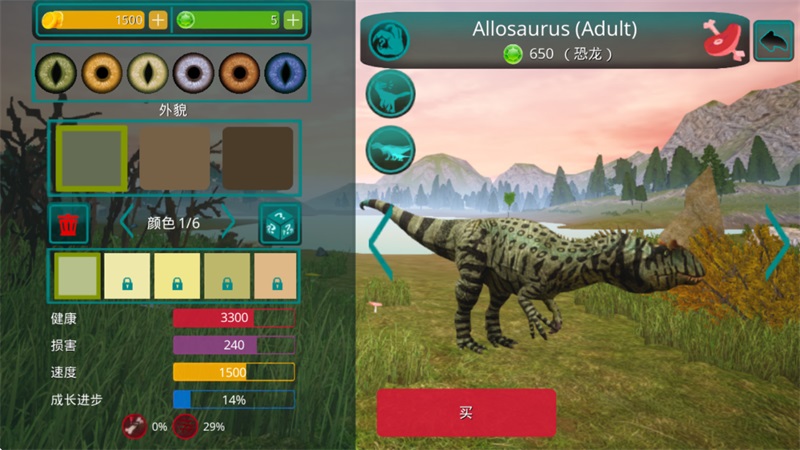Select the locked peach color swatch
The width and height of the screenshot is (800, 450).
pyautogui.click(x=275, y=276)
